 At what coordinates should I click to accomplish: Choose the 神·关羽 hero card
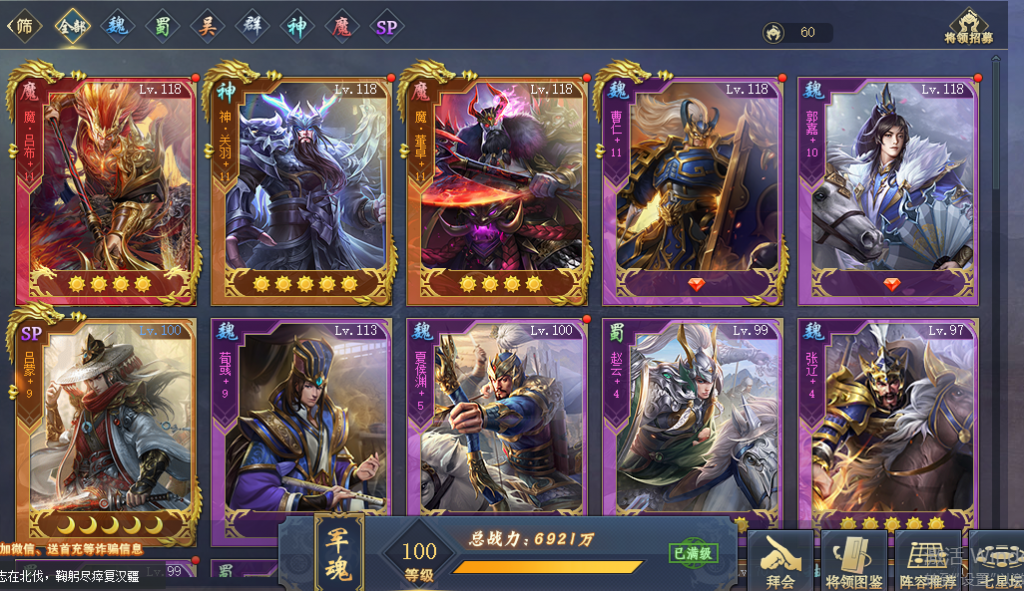301,185
